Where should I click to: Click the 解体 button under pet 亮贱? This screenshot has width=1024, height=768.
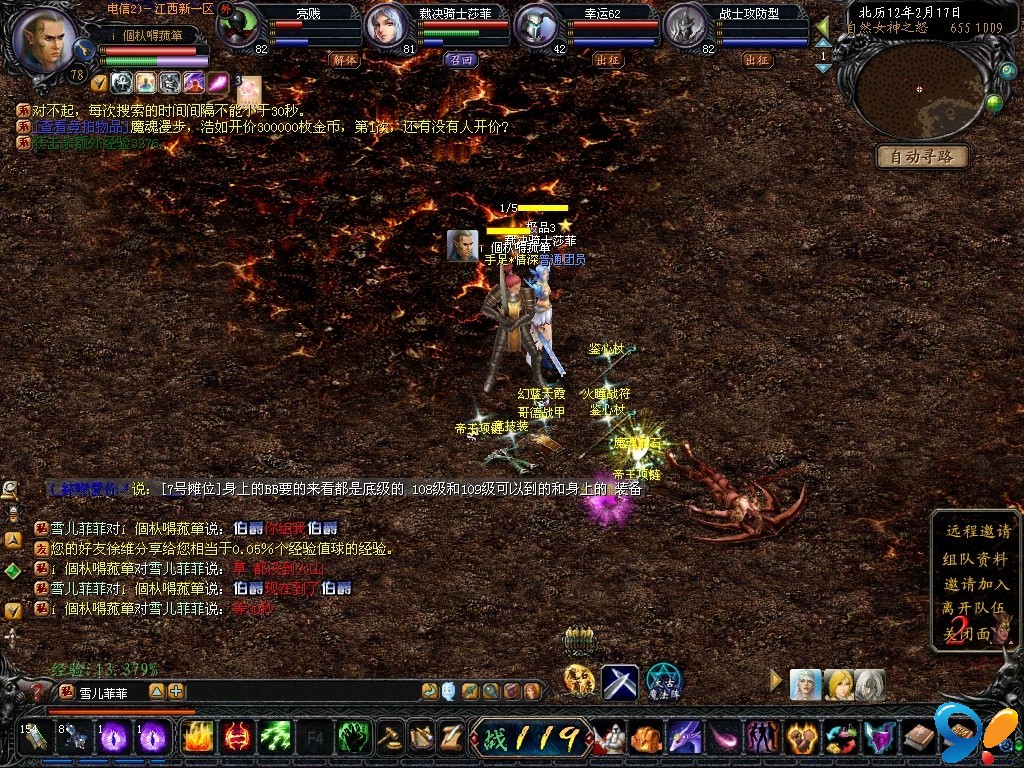[x=344, y=60]
